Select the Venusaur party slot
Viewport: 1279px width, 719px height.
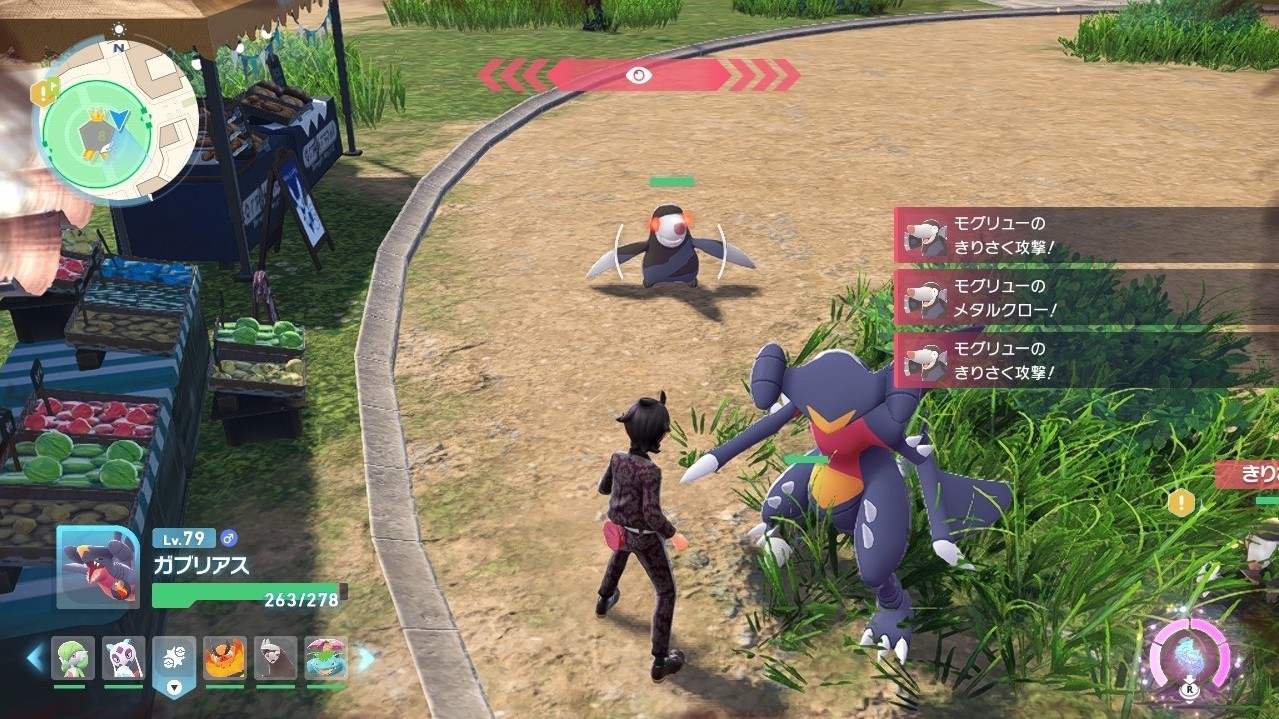click(325, 658)
